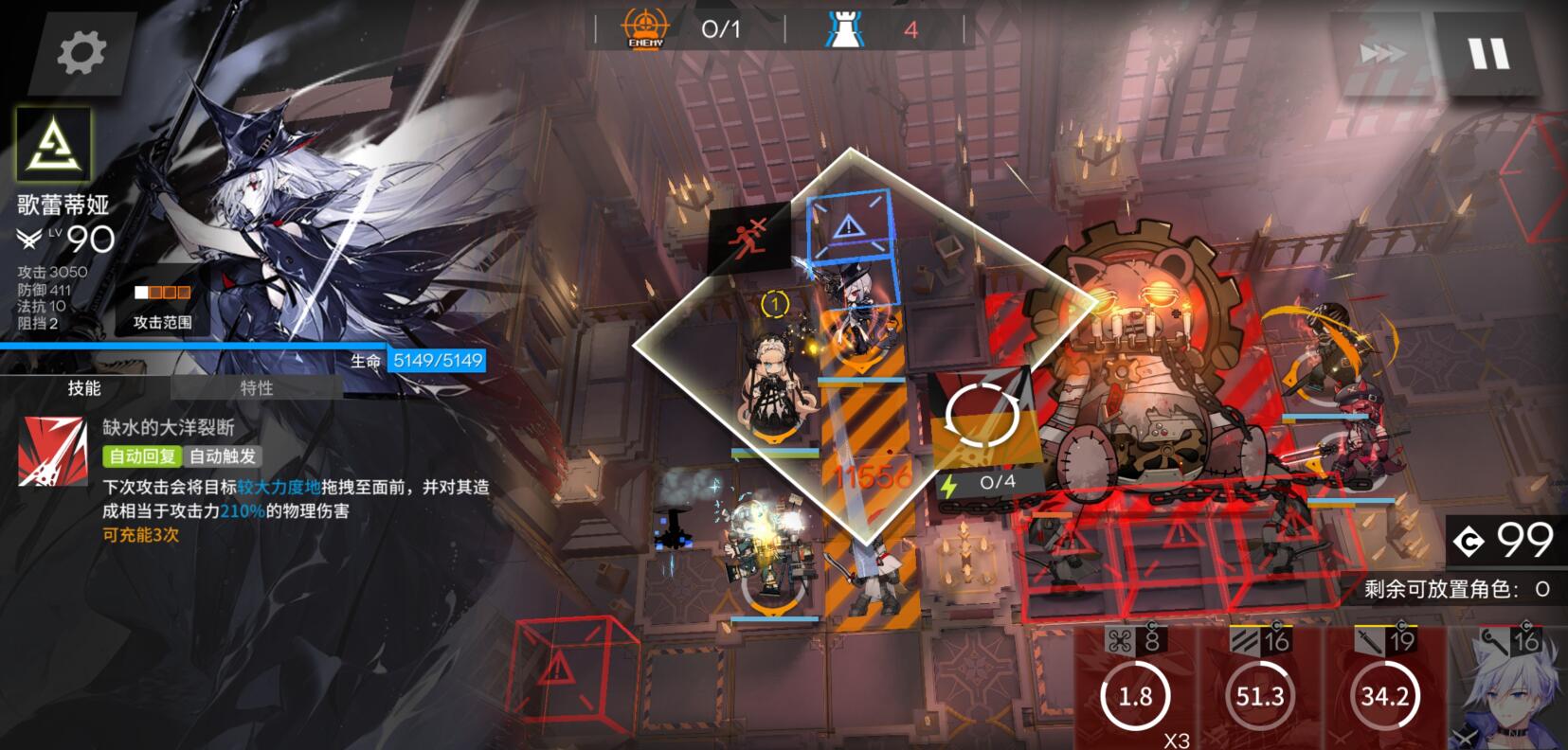
Task: Toggle the fast-forward speed button
Action: (1380, 54)
